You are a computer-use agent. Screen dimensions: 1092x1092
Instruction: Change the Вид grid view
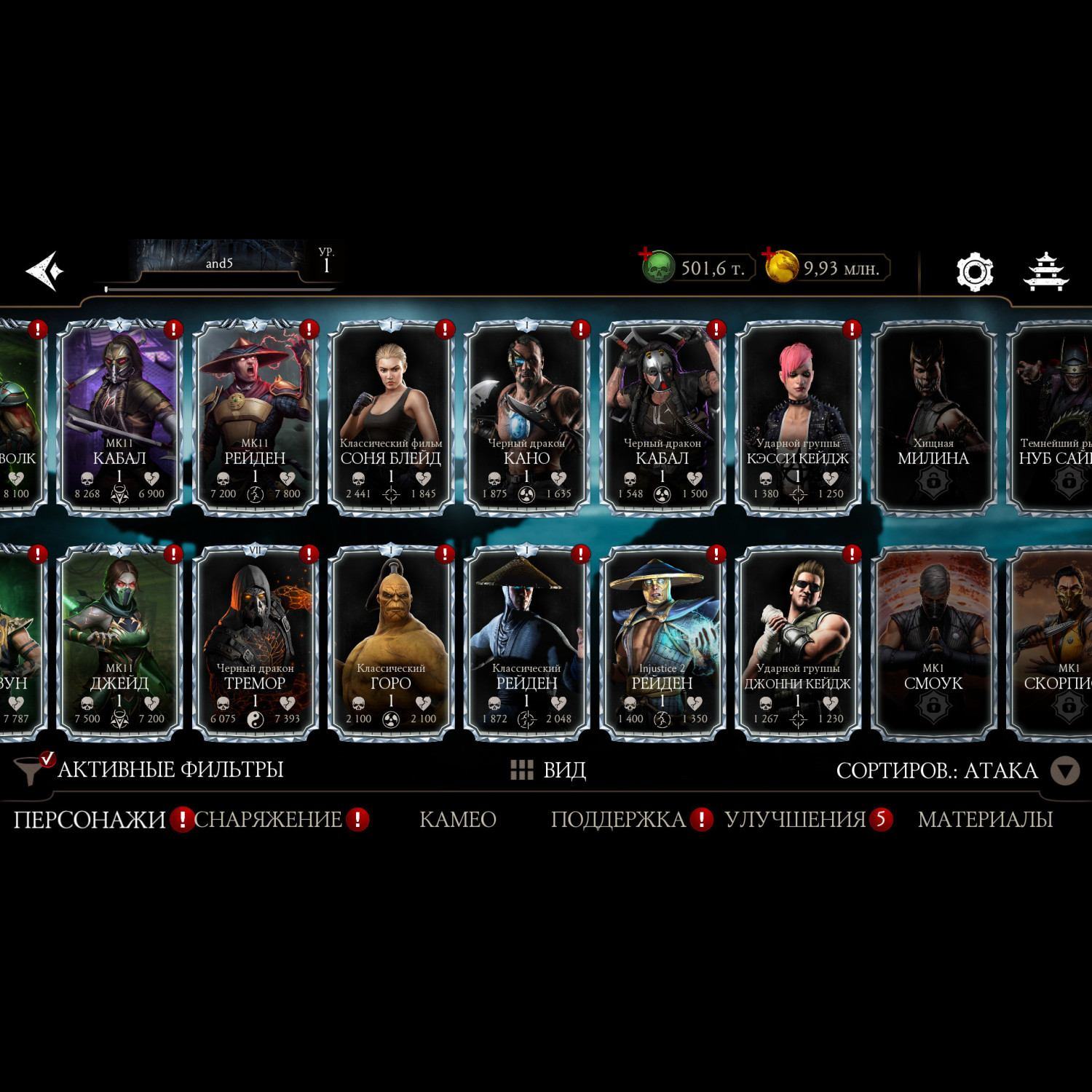(x=548, y=769)
